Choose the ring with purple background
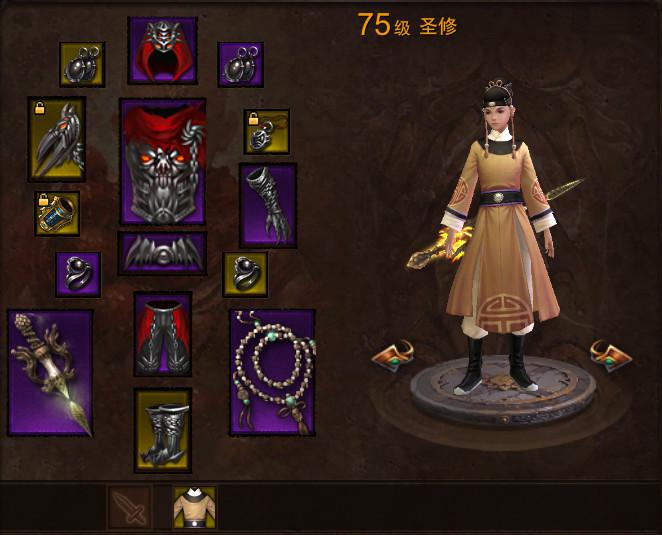662x535 pixels. (x=78, y=274)
